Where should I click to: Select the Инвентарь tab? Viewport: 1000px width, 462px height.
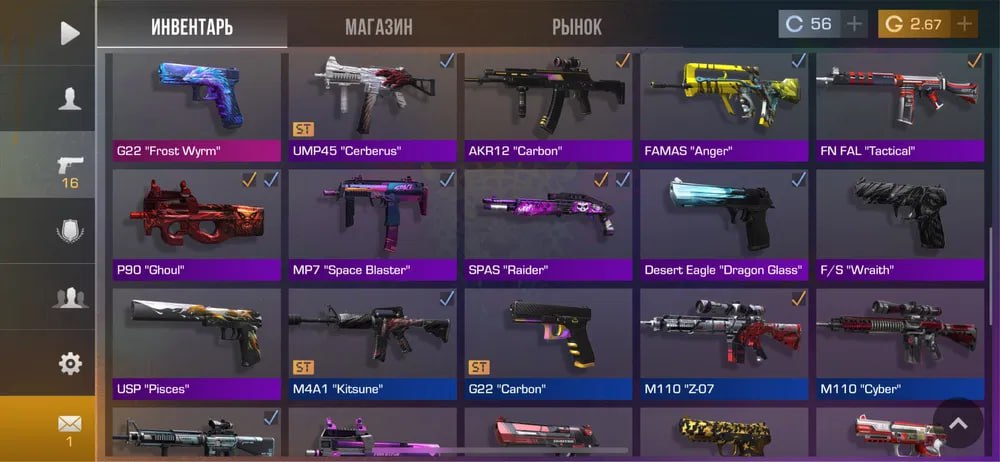[x=192, y=27]
